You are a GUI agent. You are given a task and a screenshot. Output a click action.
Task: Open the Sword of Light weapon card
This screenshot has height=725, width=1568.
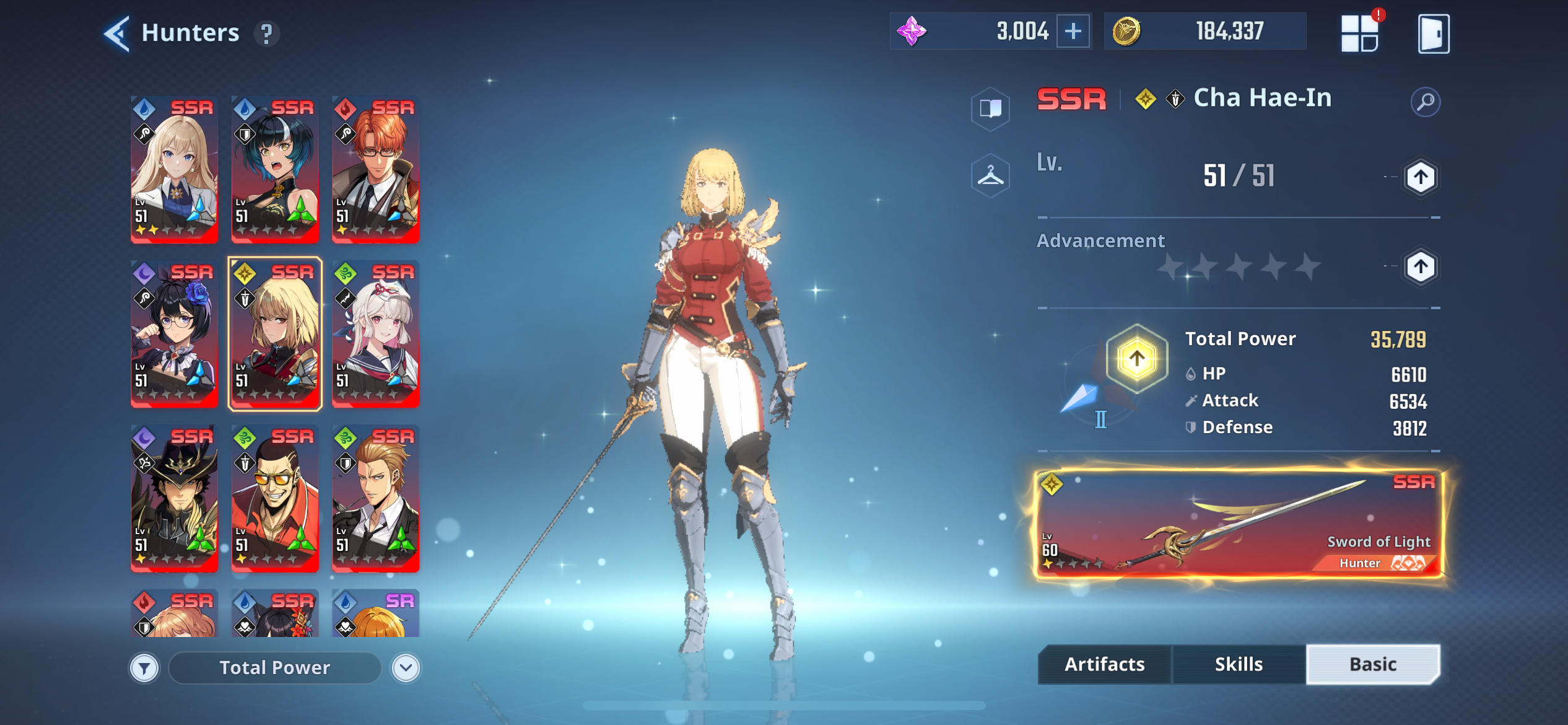click(x=1239, y=524)
